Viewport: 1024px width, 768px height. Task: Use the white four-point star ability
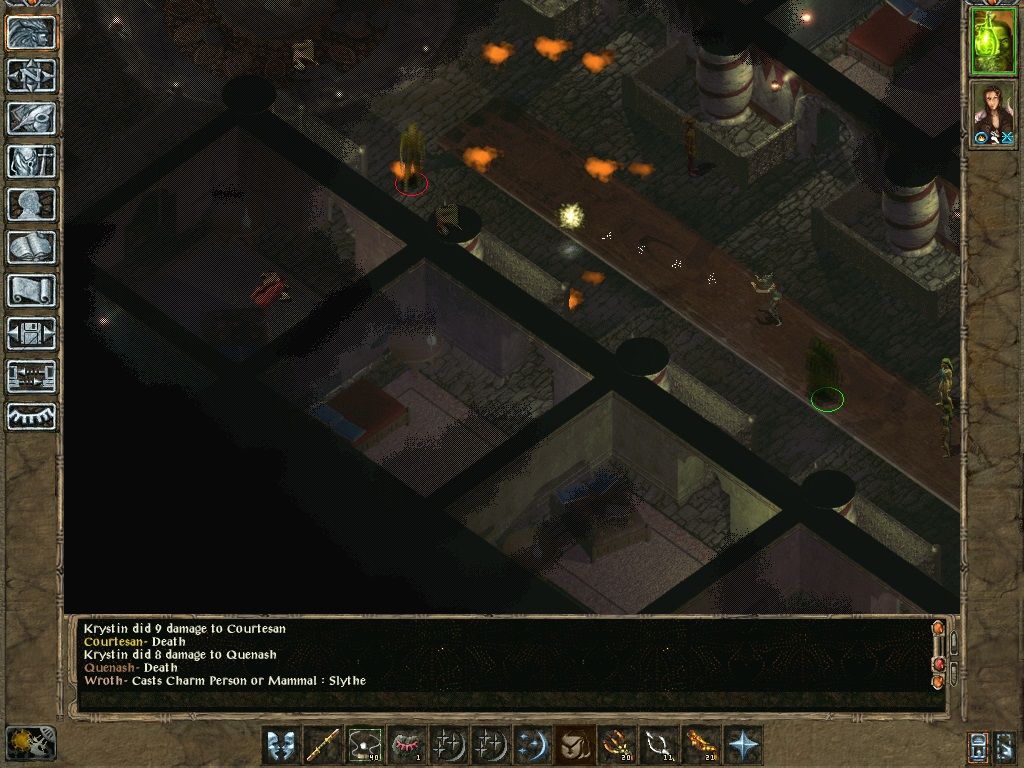pos(744,746)
